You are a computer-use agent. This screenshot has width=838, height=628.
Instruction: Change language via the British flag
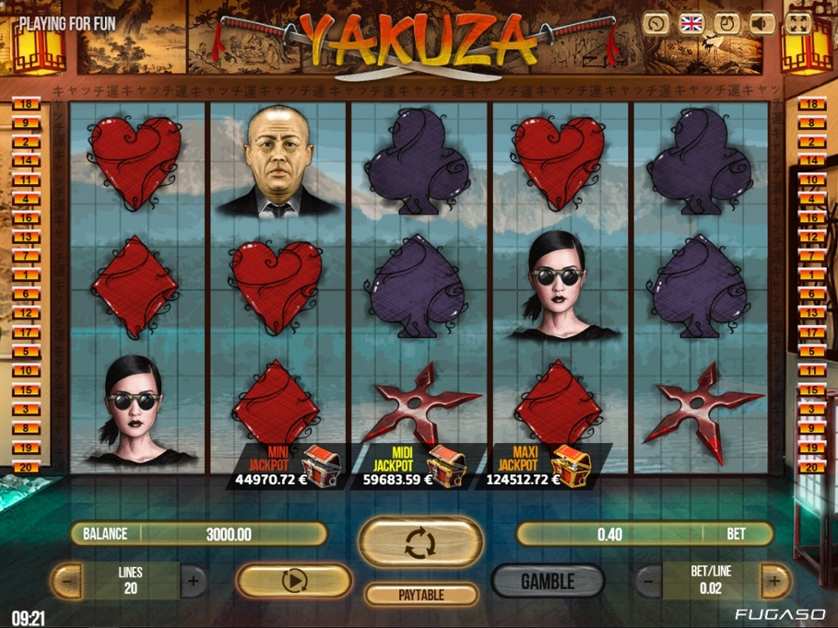692,24
